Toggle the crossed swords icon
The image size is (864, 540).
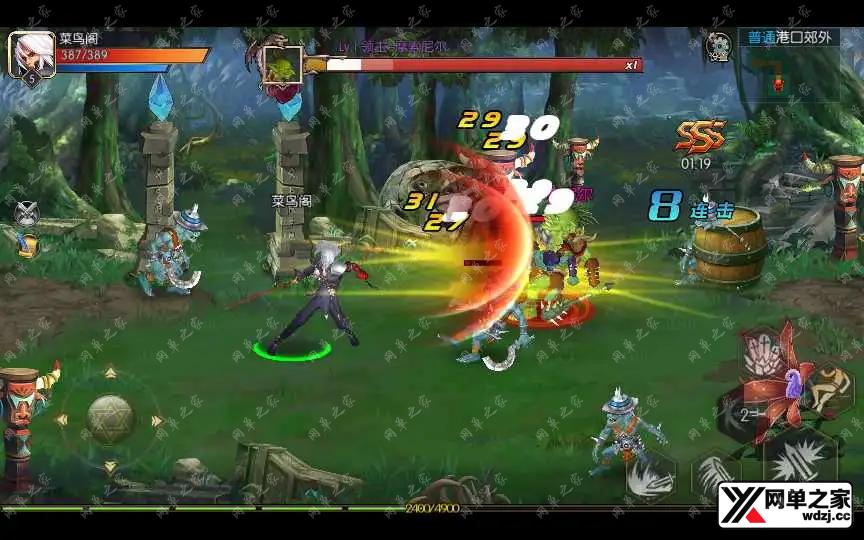pos(27,213)
